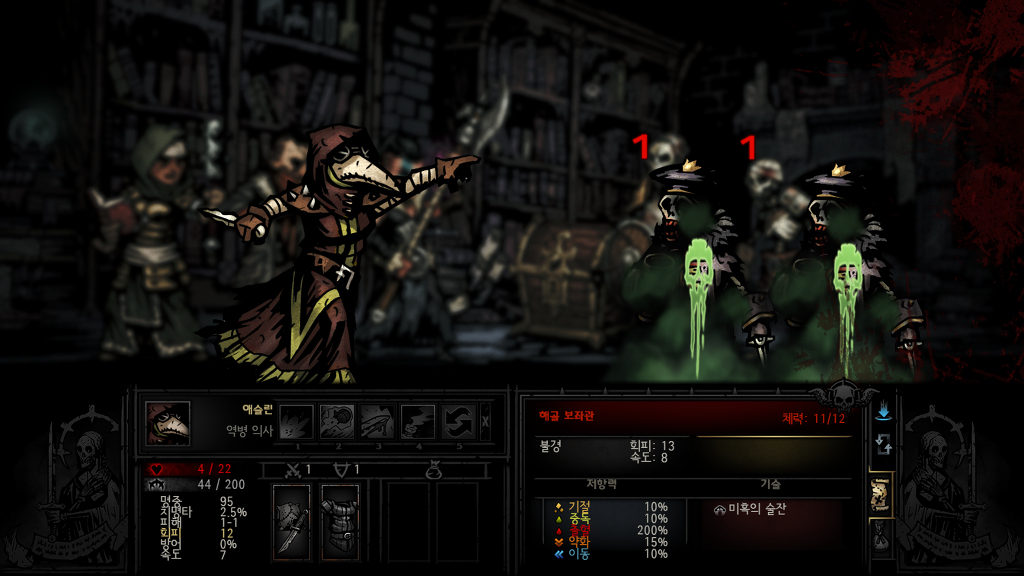The height and width of the screenshot is (576, 1024).
Task: Select the swap position arrows skill
Action: pyautogui.click(x=458, y=421)
